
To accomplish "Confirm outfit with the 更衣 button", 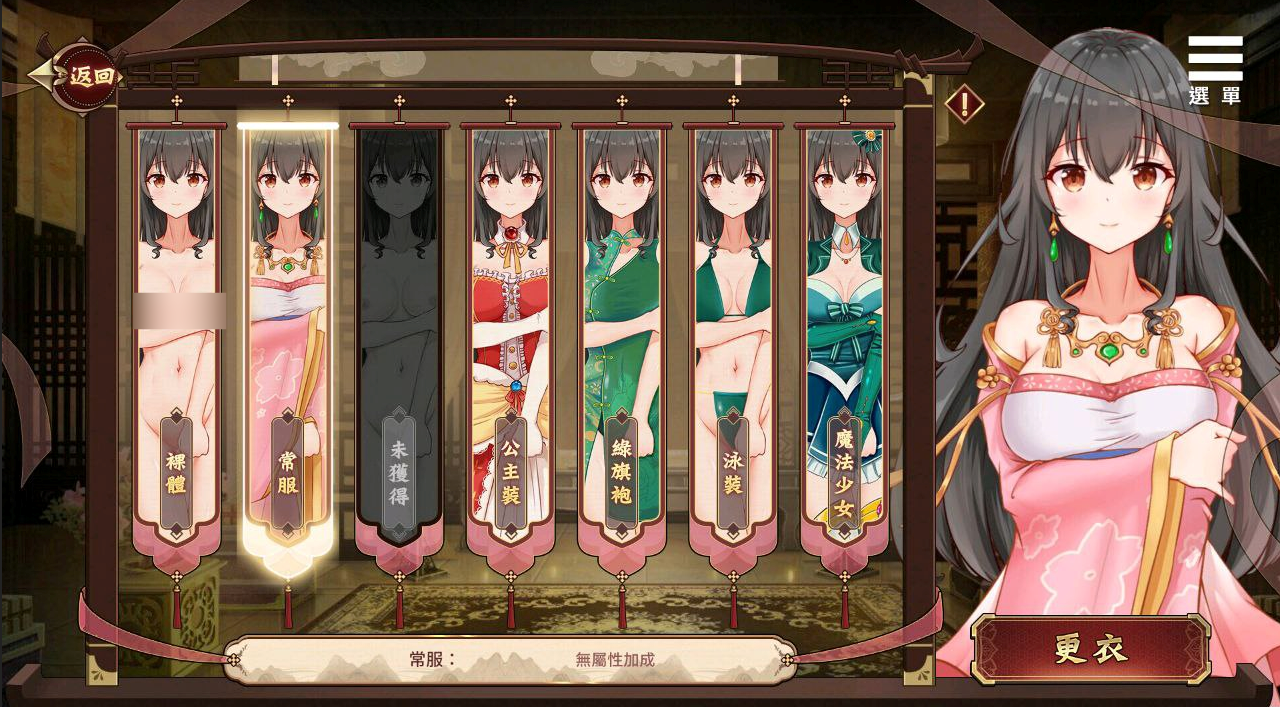I will click(1091, 649).
